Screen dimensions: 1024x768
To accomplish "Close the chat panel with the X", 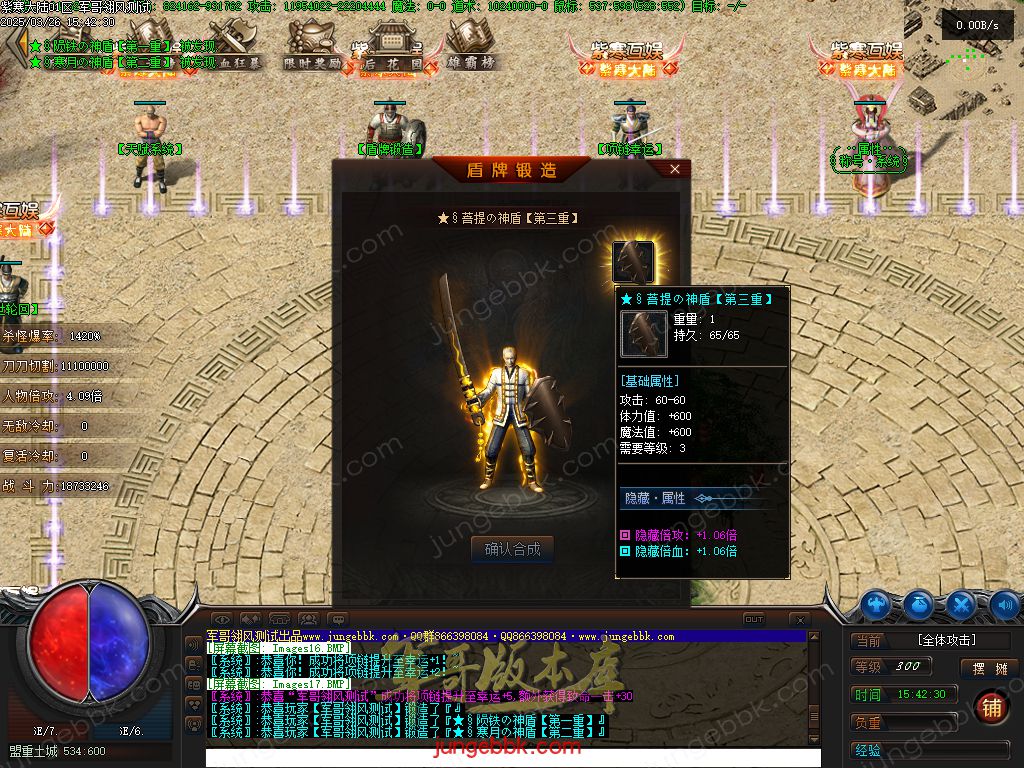I will coord(799,620).
